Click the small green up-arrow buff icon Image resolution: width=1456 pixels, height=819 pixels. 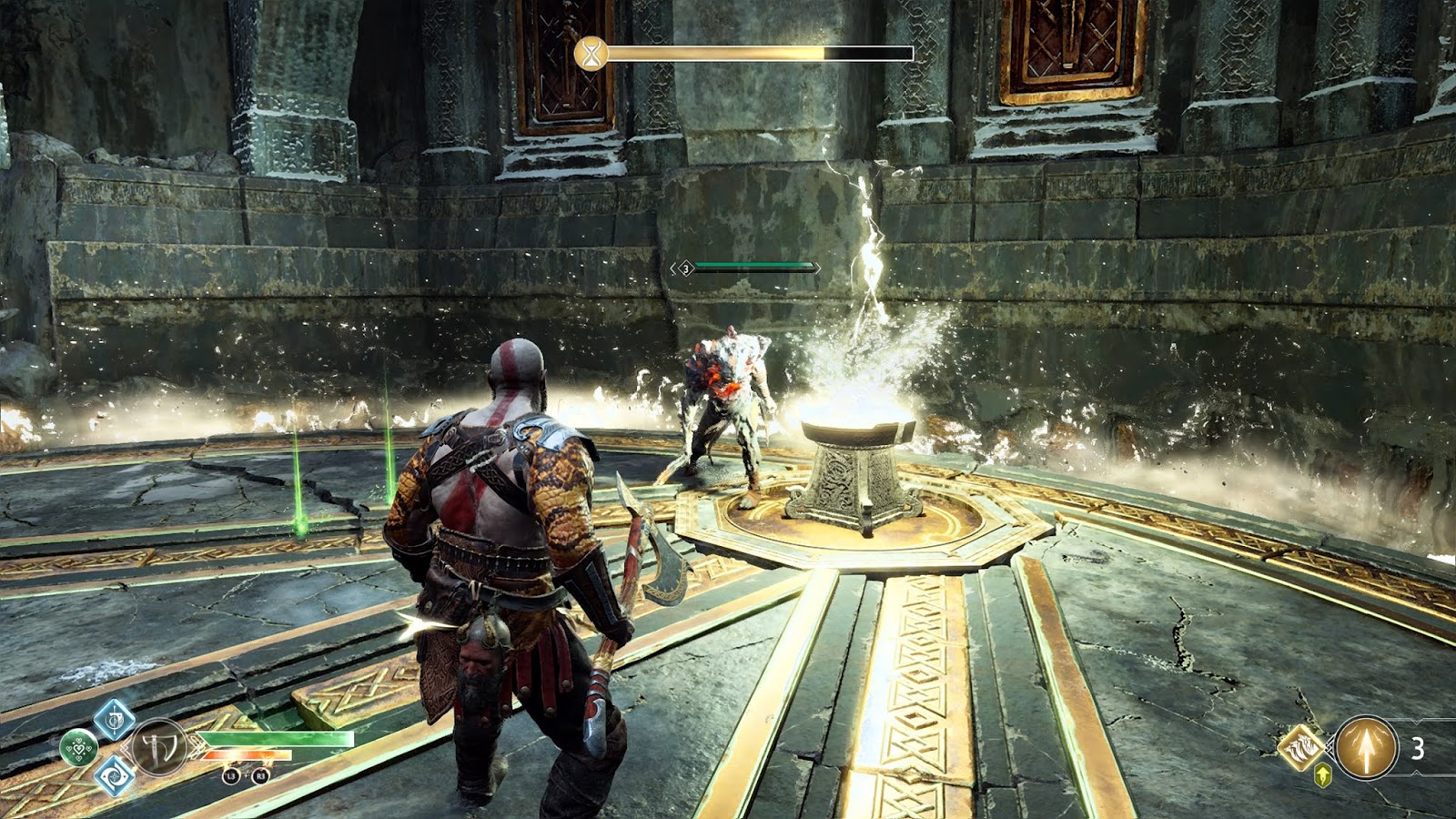coord(1323,775)
